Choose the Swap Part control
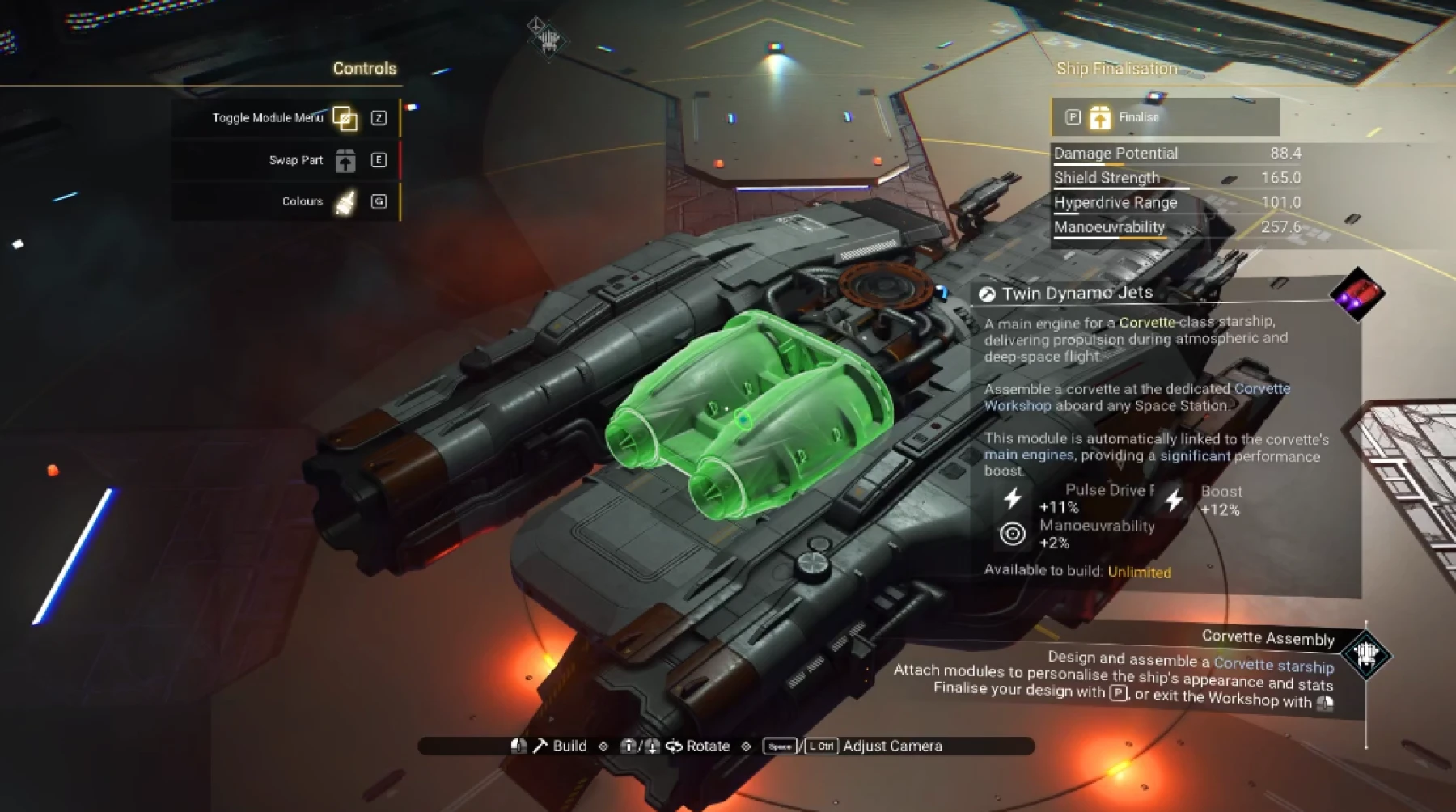Viewport: 1456px width, 812px height. (x=345, y=160)
